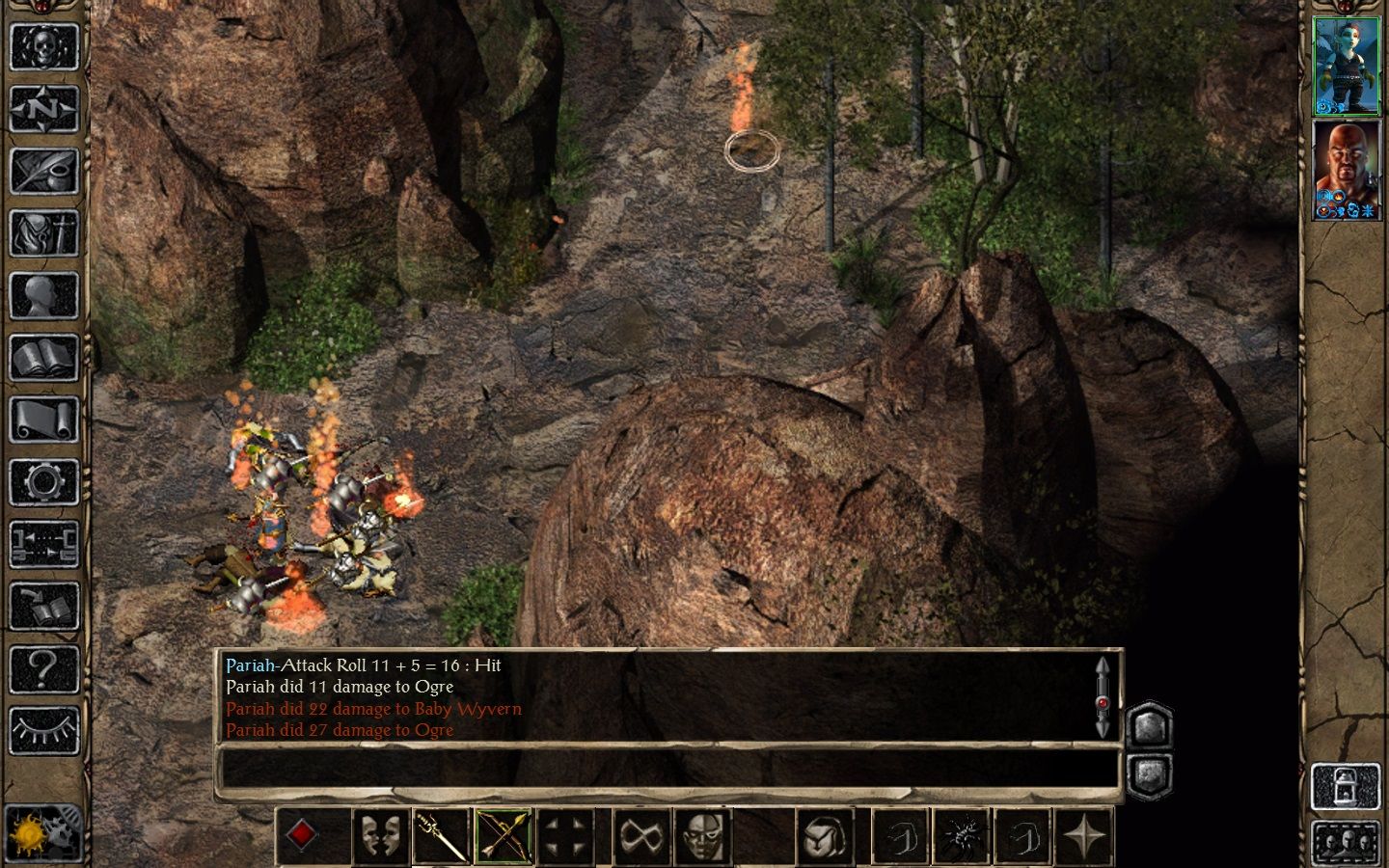1389x868 pixels.
Task: Click the sun and gears clock
Action: 43,832
